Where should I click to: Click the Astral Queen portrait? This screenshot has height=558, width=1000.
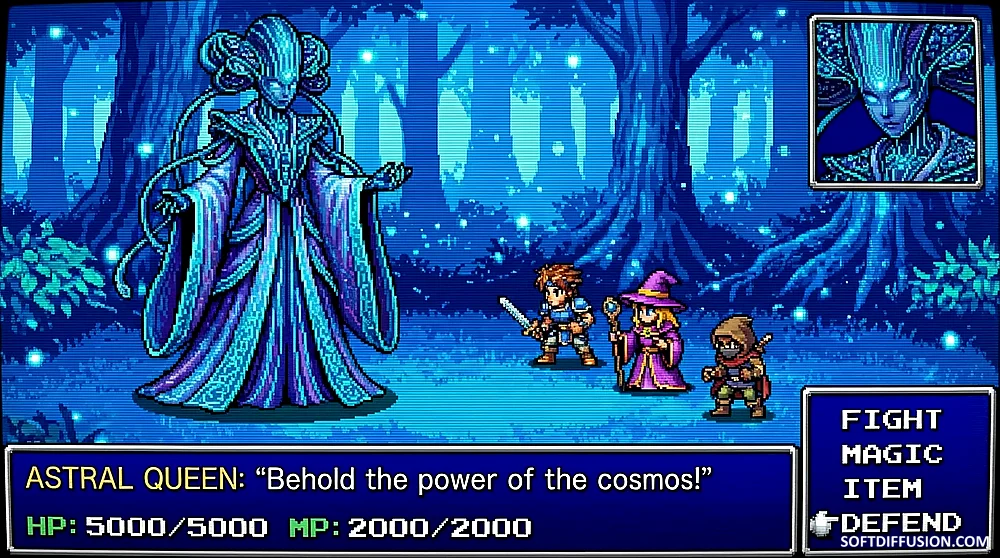point(895,101)
